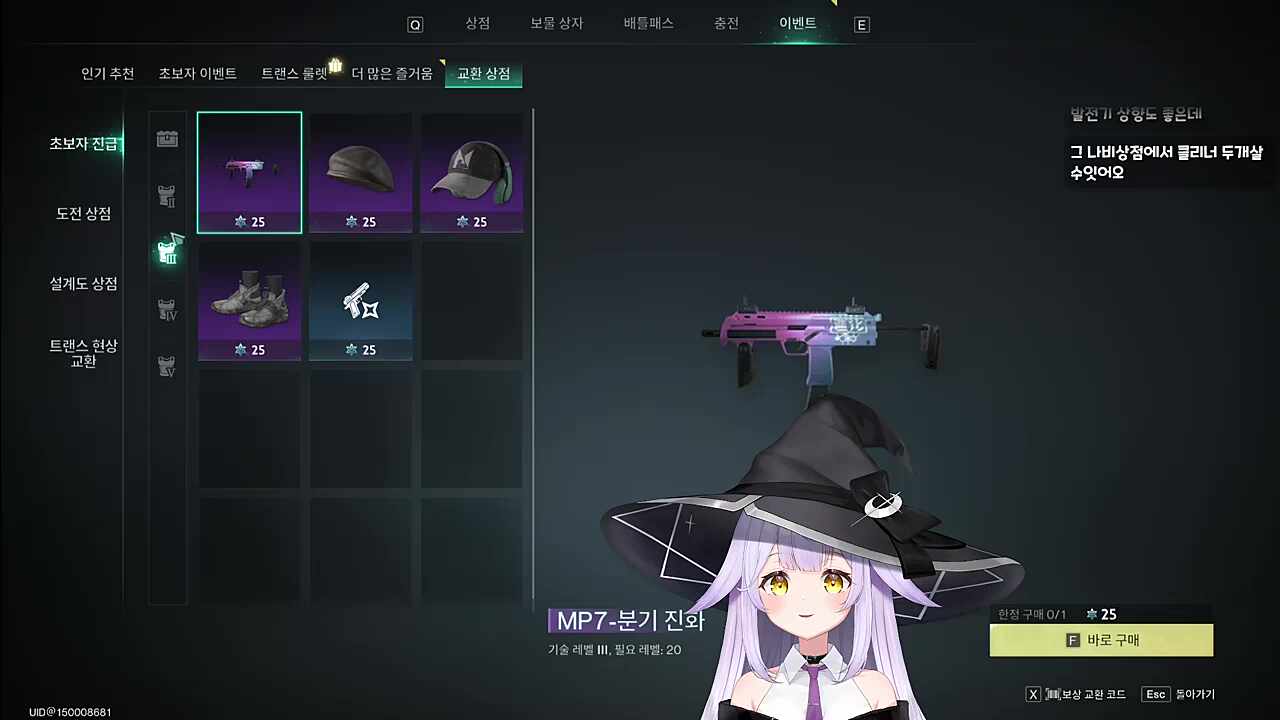
Task: Open the 설계도 상점 section
Action: [x=83, y=284]
